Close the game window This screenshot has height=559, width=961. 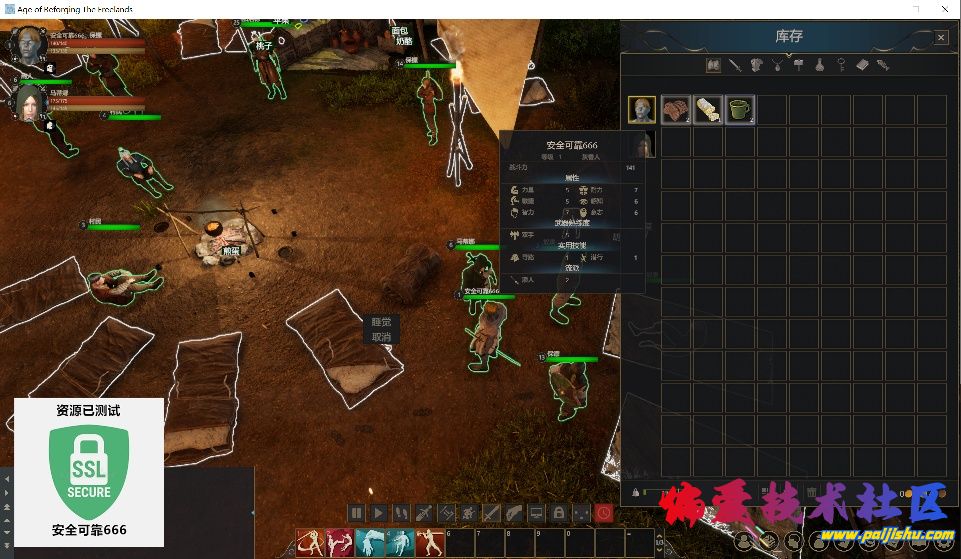point(945,9)
